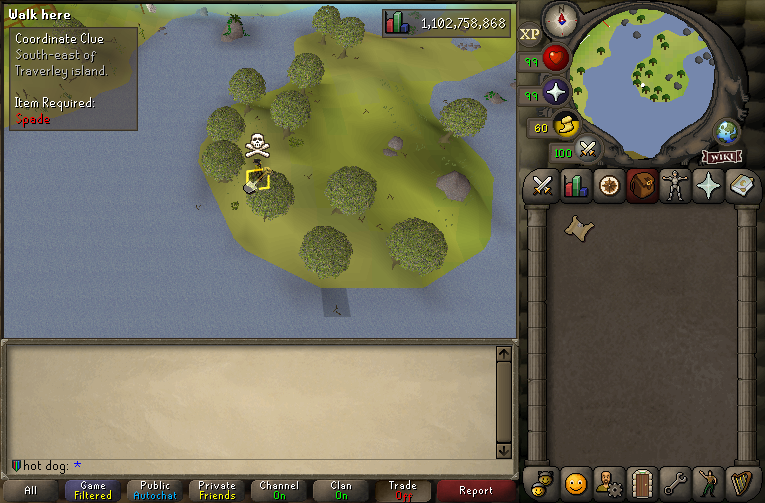Toggle run using the boot energy orb
This screenshot has width=765, height=503.
(568, 125)
